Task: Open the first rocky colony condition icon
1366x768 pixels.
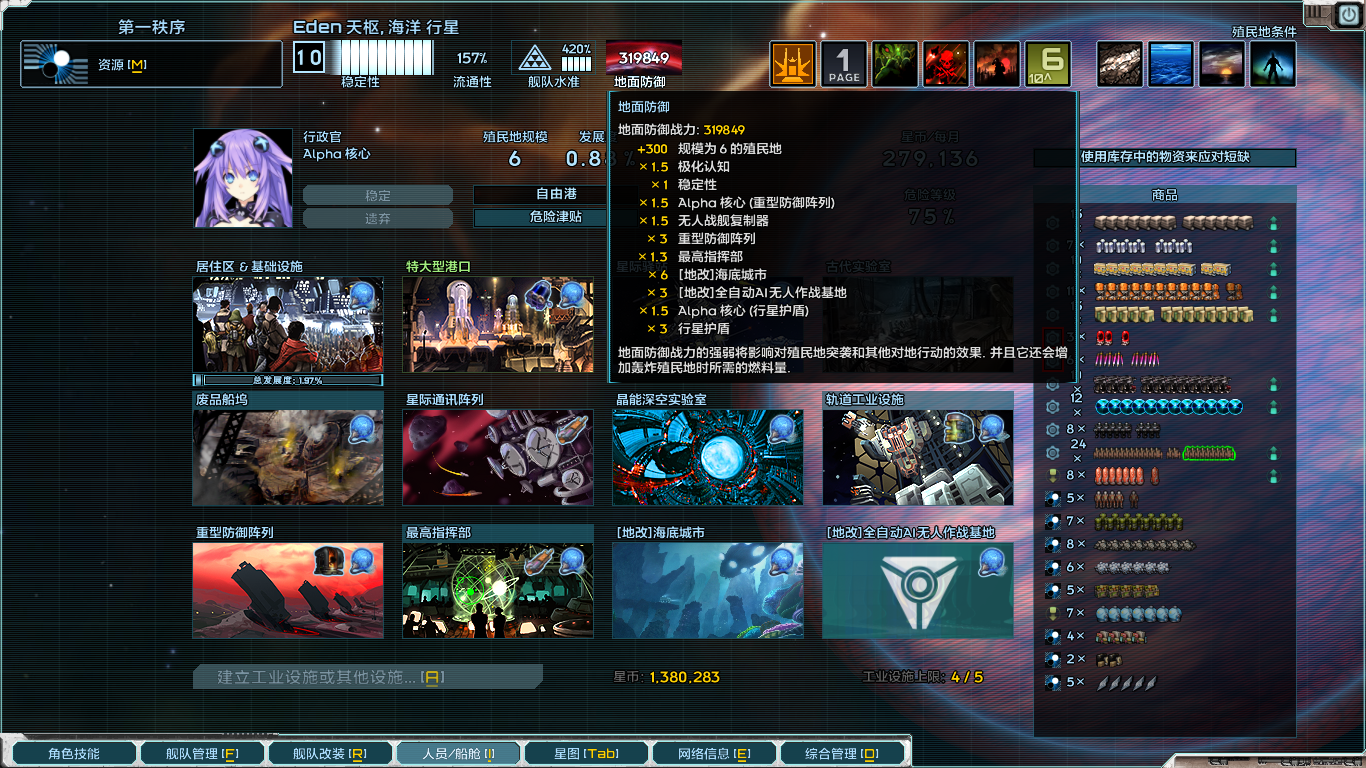Action: point(1119,63)
